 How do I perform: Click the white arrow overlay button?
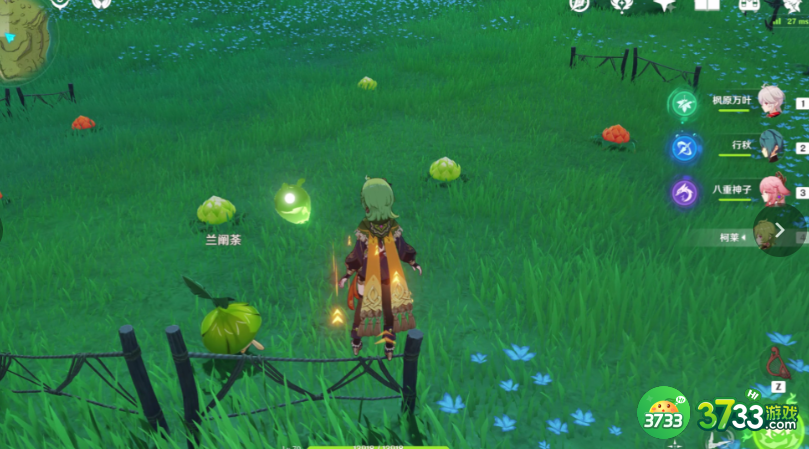coord(780,230)
